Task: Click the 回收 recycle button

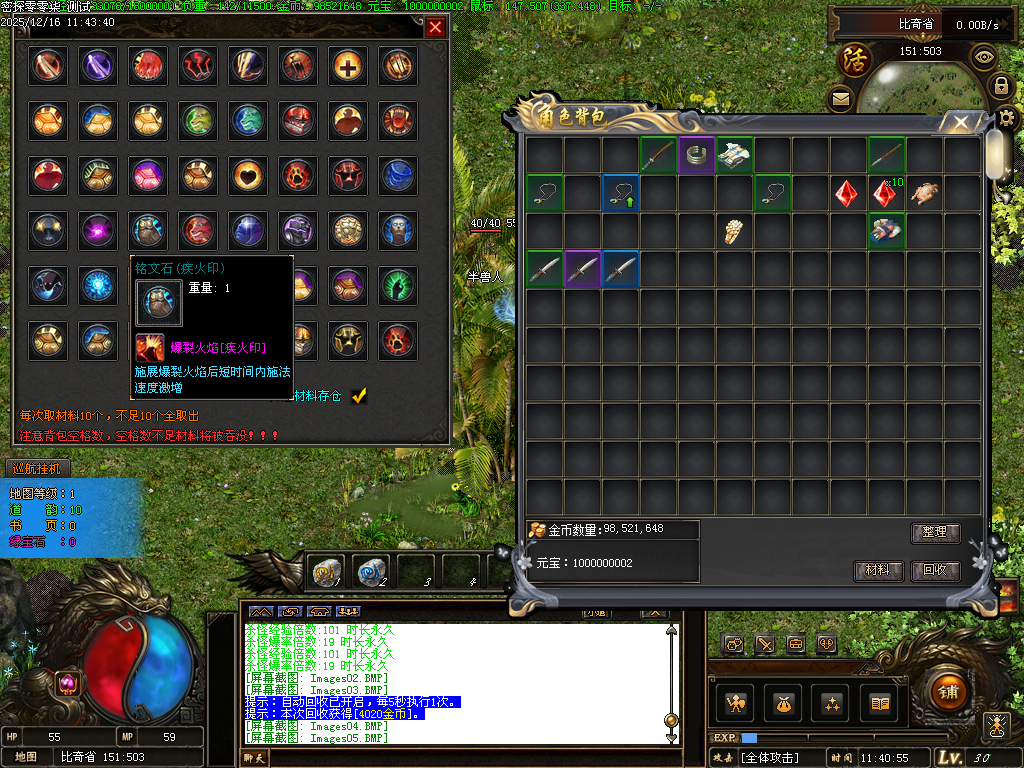Action: point(935,571)
